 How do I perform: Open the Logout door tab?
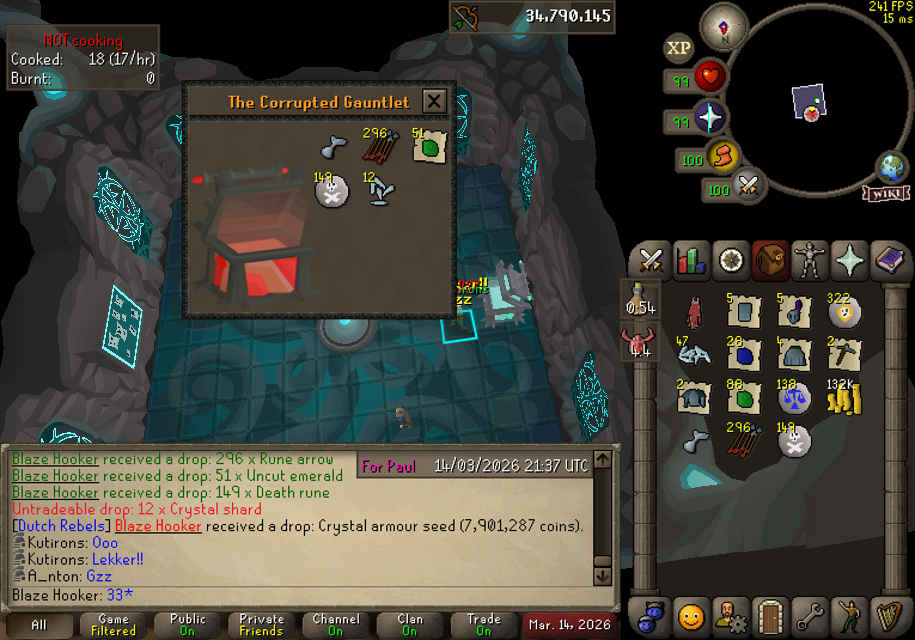tap(768, 617)
